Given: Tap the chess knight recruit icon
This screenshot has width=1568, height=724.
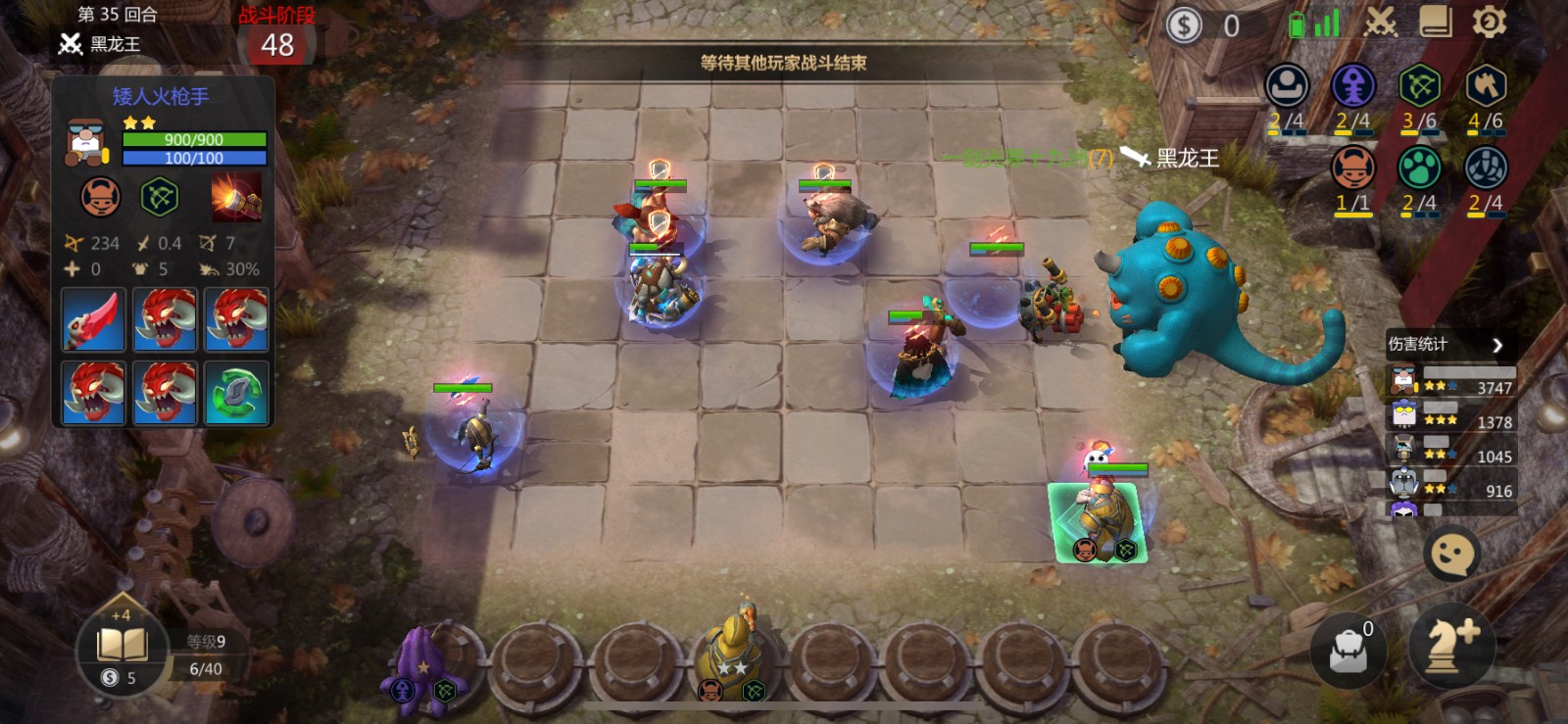Looking at the screenshot, I should tap(1456, 647).
